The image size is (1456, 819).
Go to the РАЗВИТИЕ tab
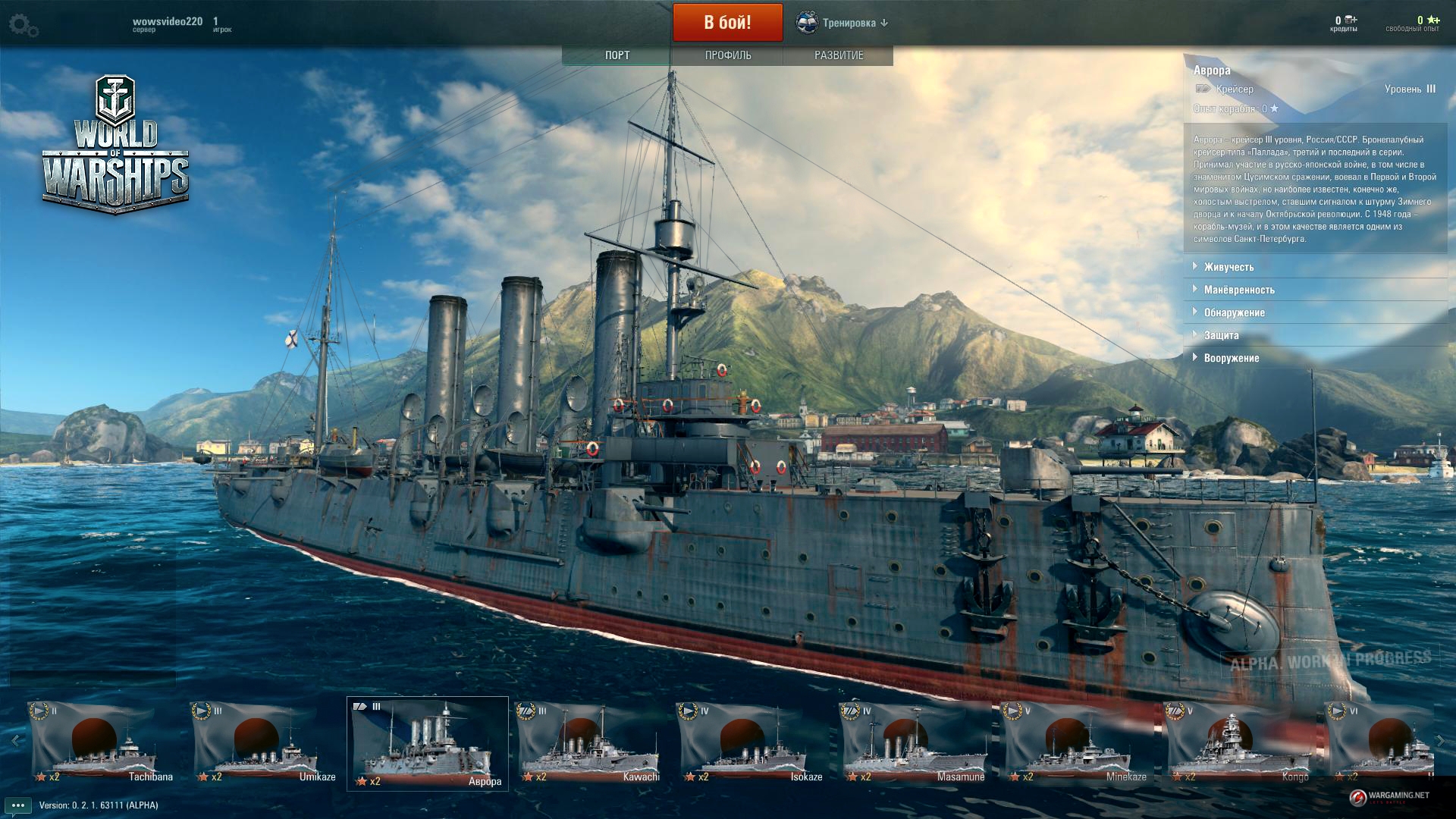coord(838,55)
